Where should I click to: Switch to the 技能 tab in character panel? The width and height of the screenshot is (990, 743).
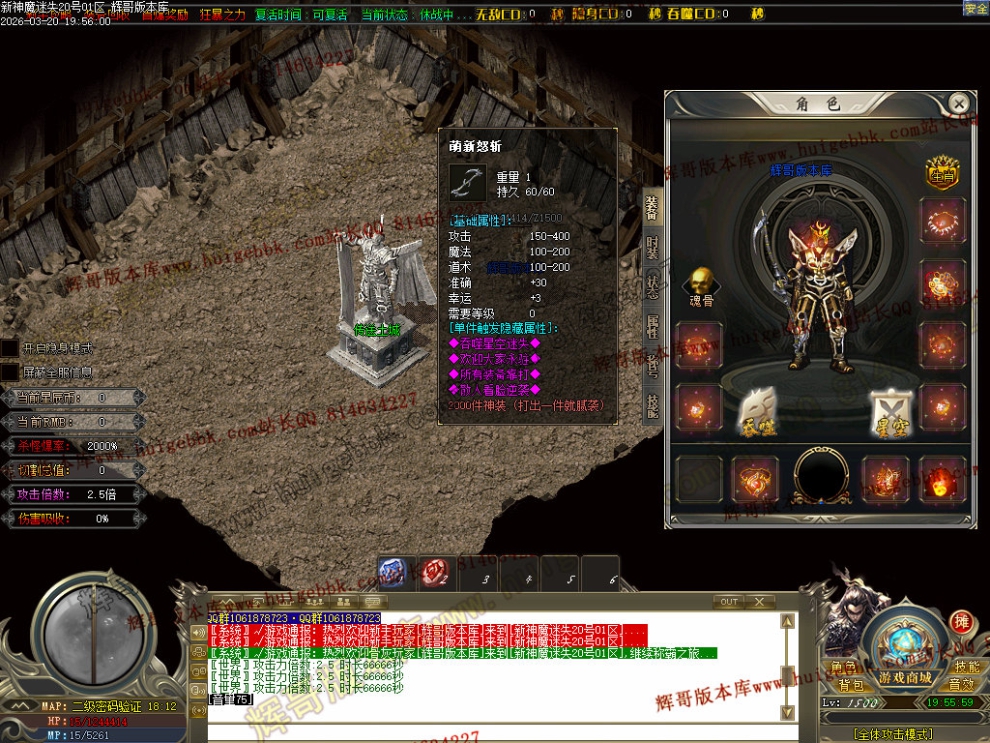652,404
